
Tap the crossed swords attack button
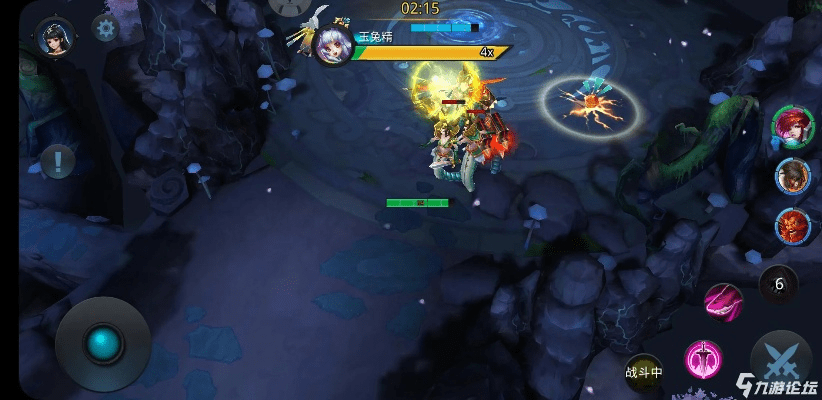782,360
